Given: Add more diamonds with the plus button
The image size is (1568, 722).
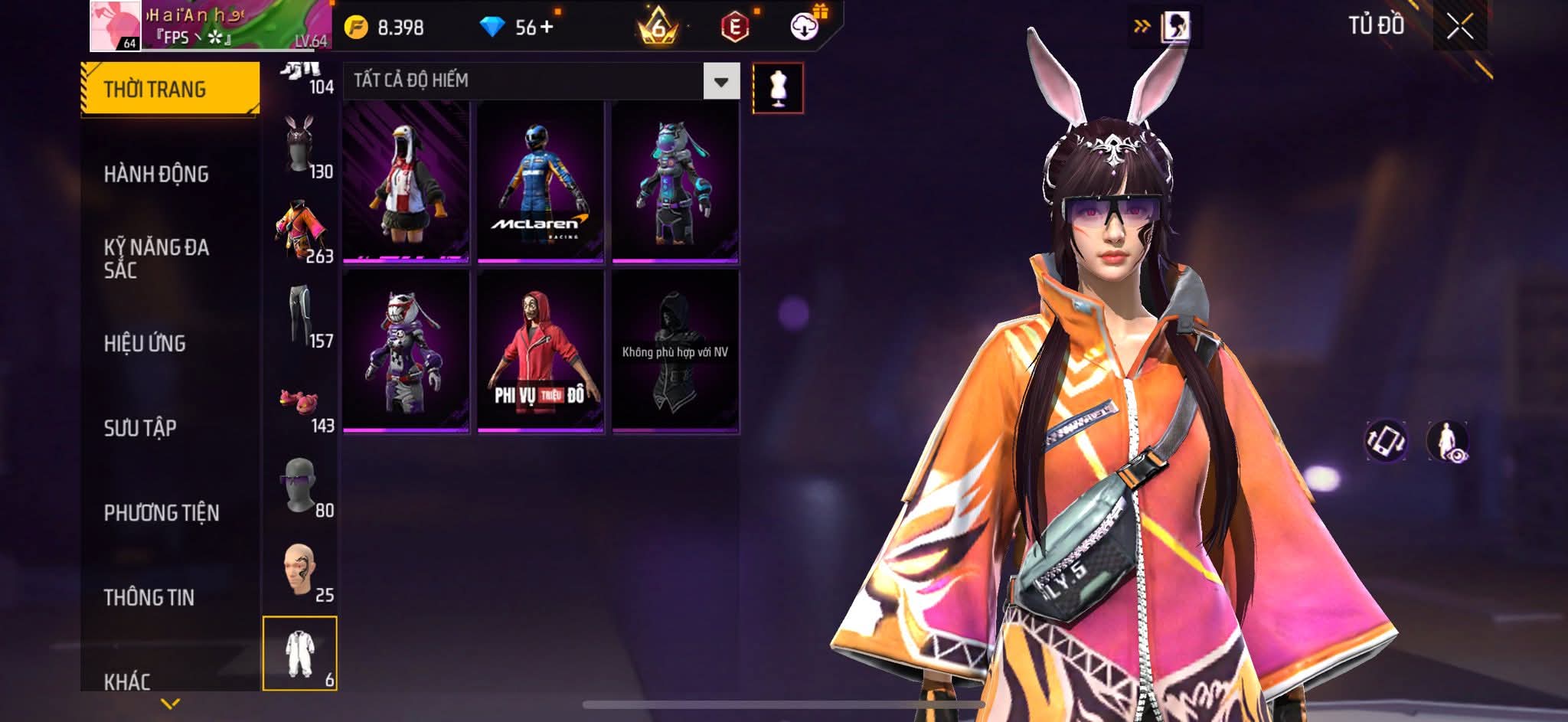Looking at the screenshot, I should coord(547,28).
